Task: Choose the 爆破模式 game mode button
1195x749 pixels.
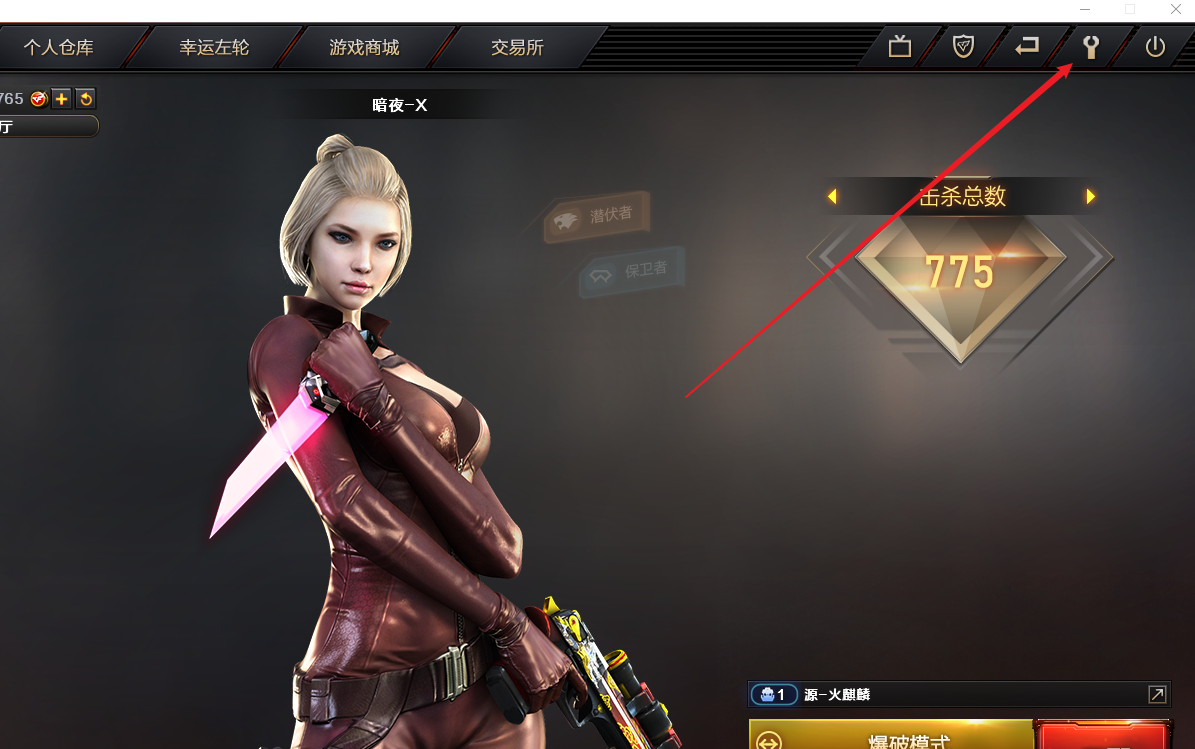Action: tap(890, 738)
